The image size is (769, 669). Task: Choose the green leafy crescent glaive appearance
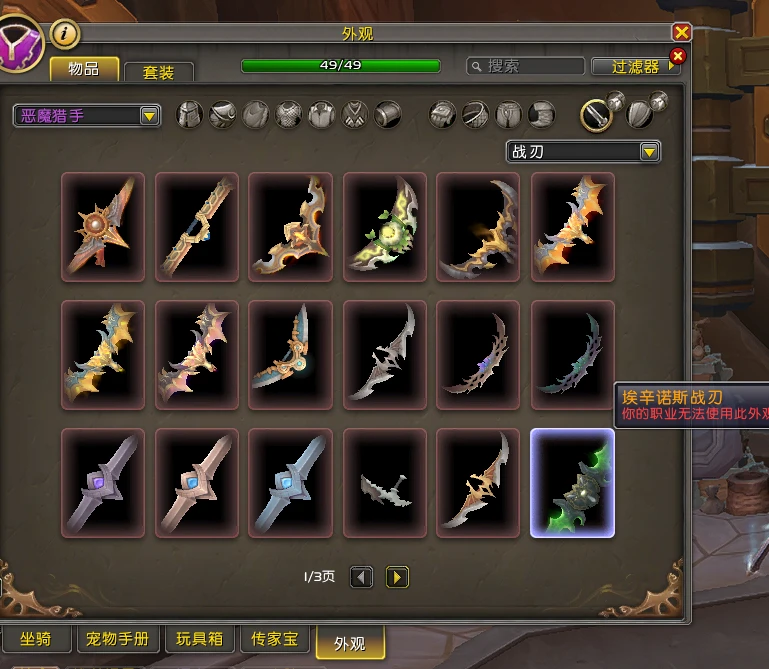point(385,227)
